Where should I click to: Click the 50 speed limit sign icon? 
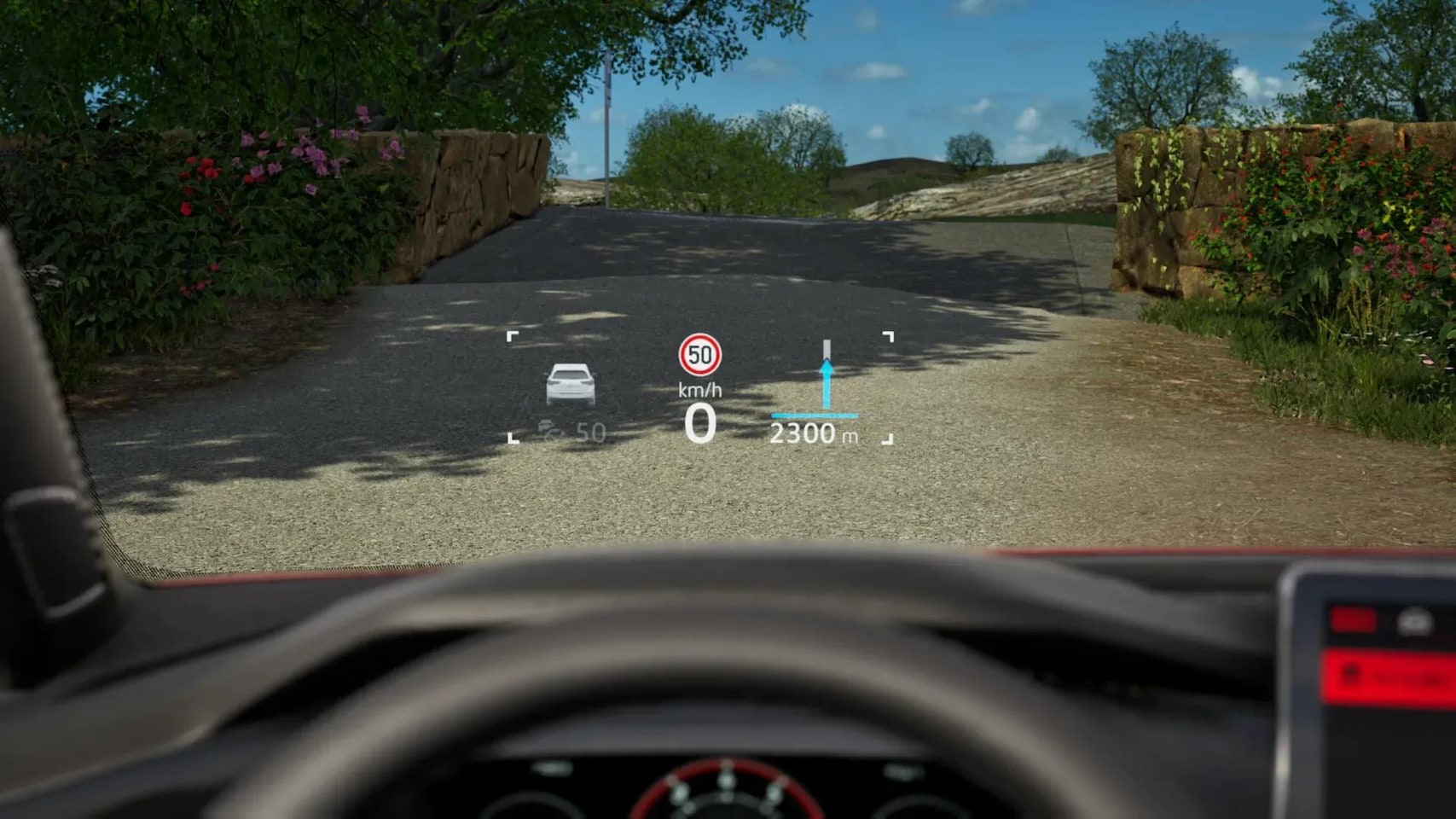point(700,355)
